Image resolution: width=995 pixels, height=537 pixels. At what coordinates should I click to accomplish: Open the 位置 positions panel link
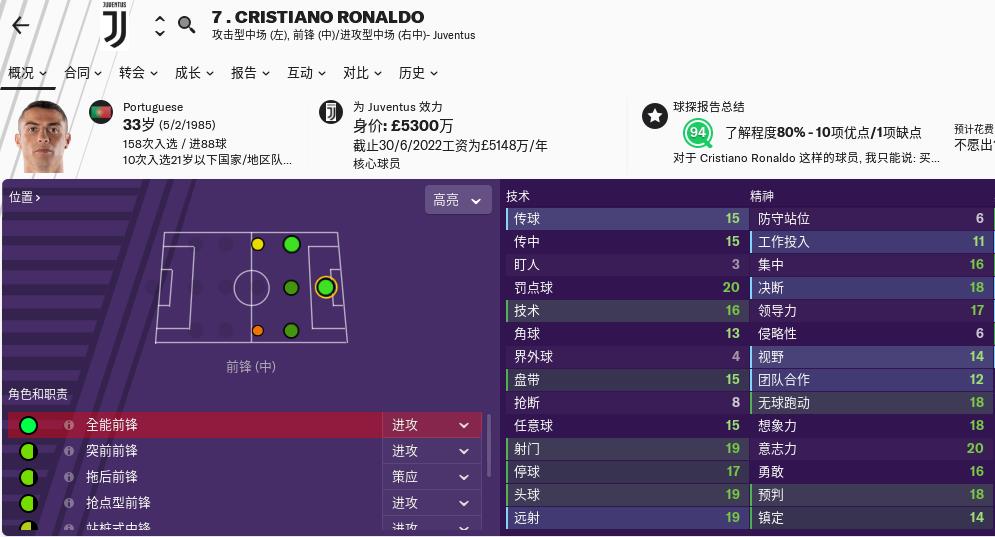(25, 197)
